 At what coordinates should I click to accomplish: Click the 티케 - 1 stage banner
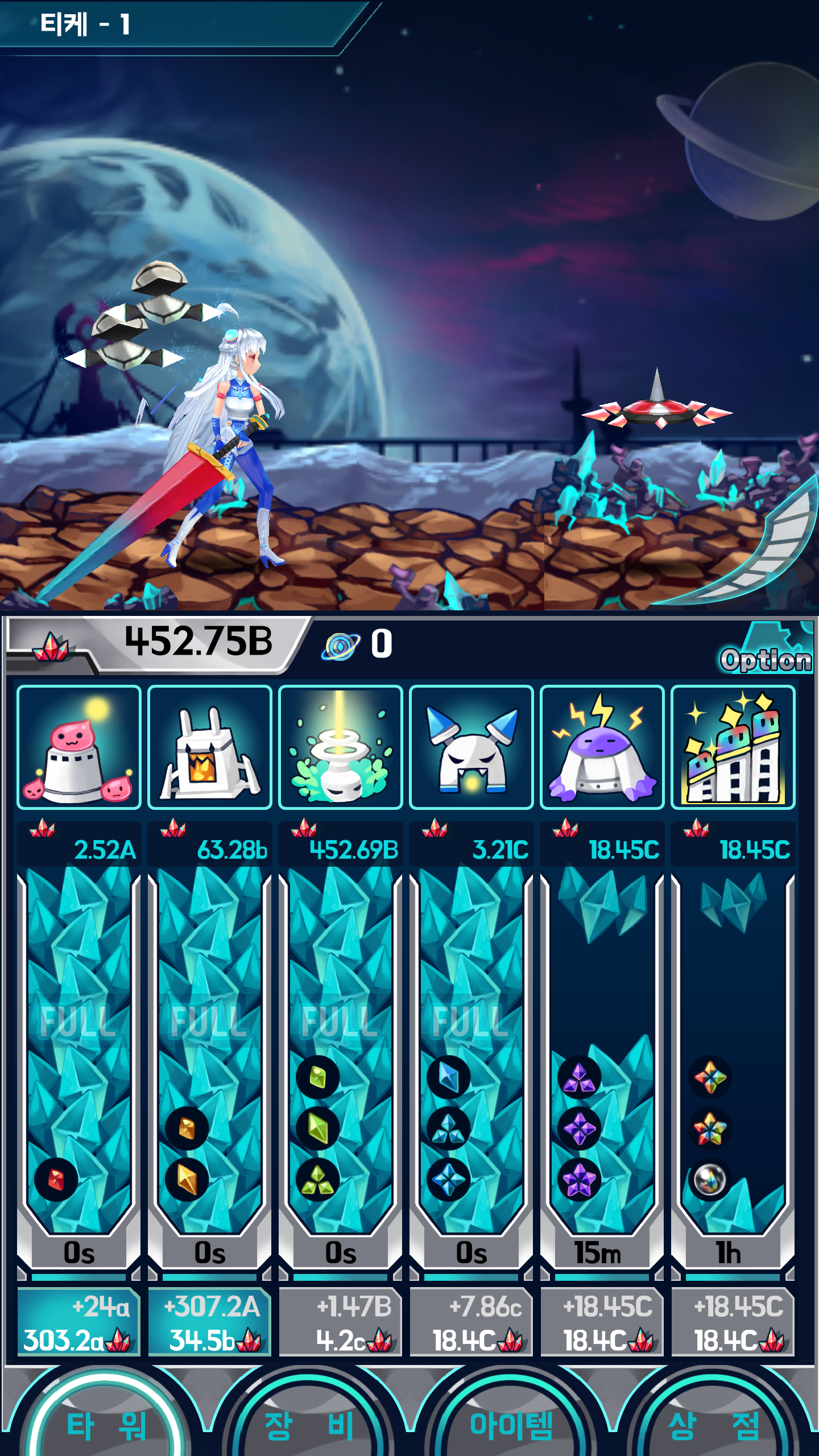pyautogui.click(x=85, y=26)
